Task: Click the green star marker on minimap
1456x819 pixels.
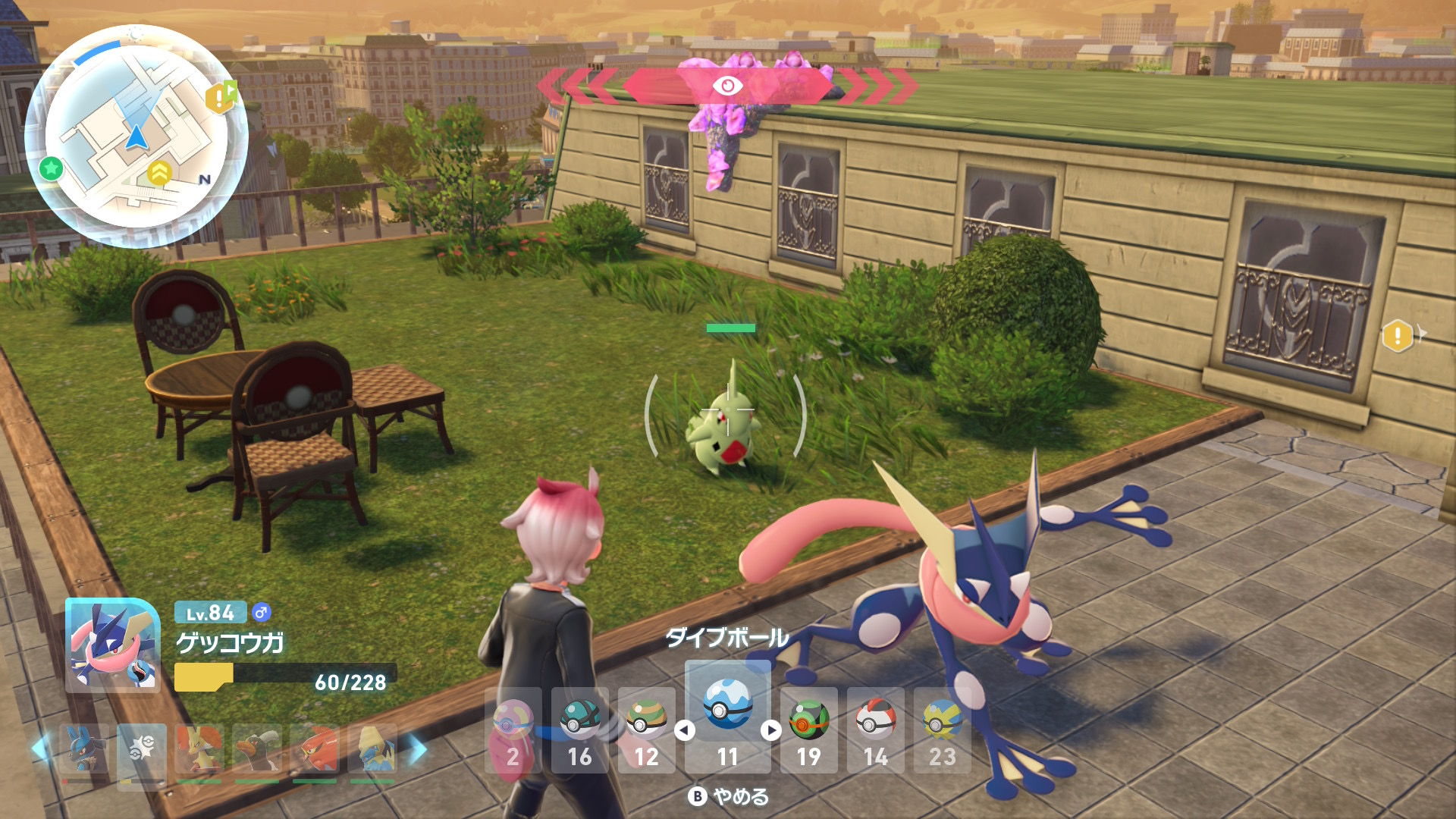Action: click(x=51, y=168)
